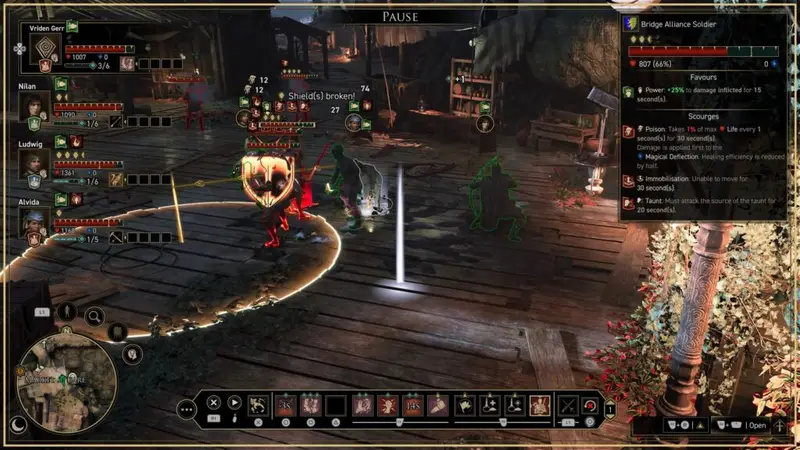Activate the skeleton figure ability icon
The height and width of the screenshot is (450, 800).
click(540, 404)
